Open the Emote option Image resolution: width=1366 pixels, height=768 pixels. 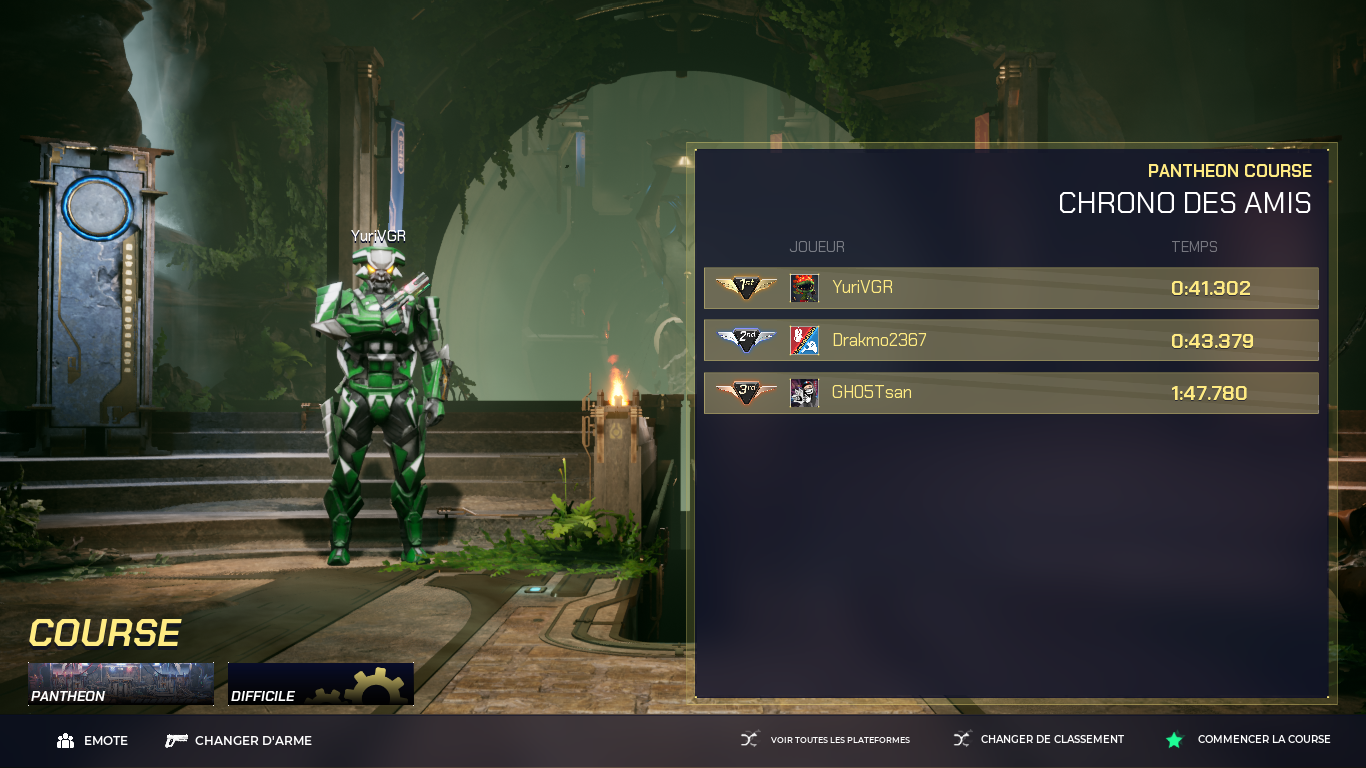point(93,741)
